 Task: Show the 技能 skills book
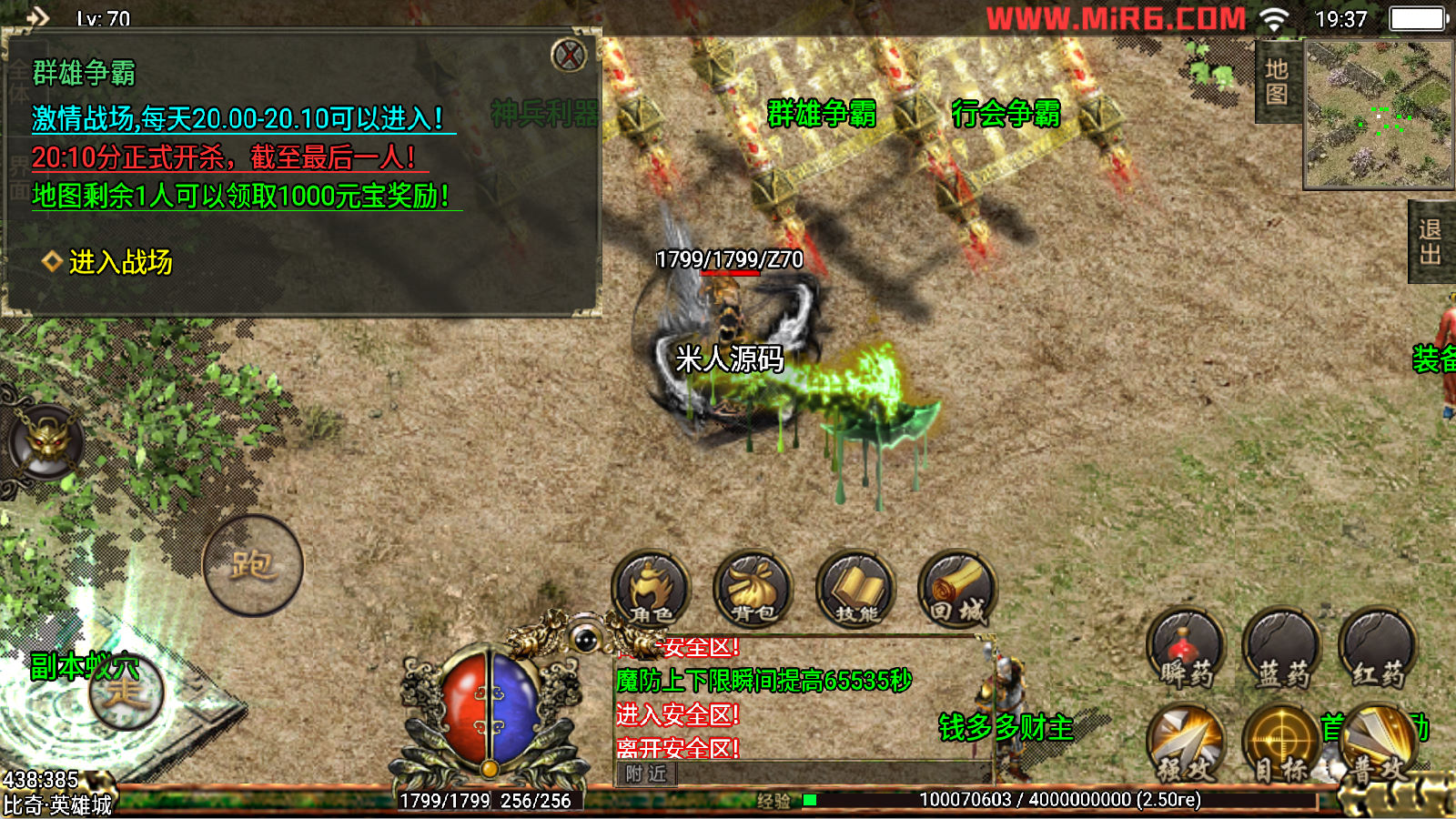pyautogui.click(x=855, y=590)
